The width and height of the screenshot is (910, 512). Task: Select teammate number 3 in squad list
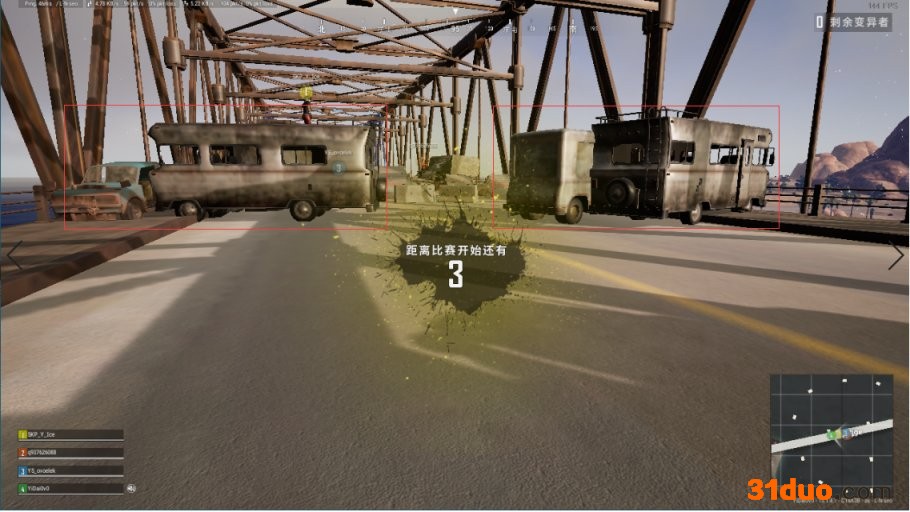click(71, 470)
